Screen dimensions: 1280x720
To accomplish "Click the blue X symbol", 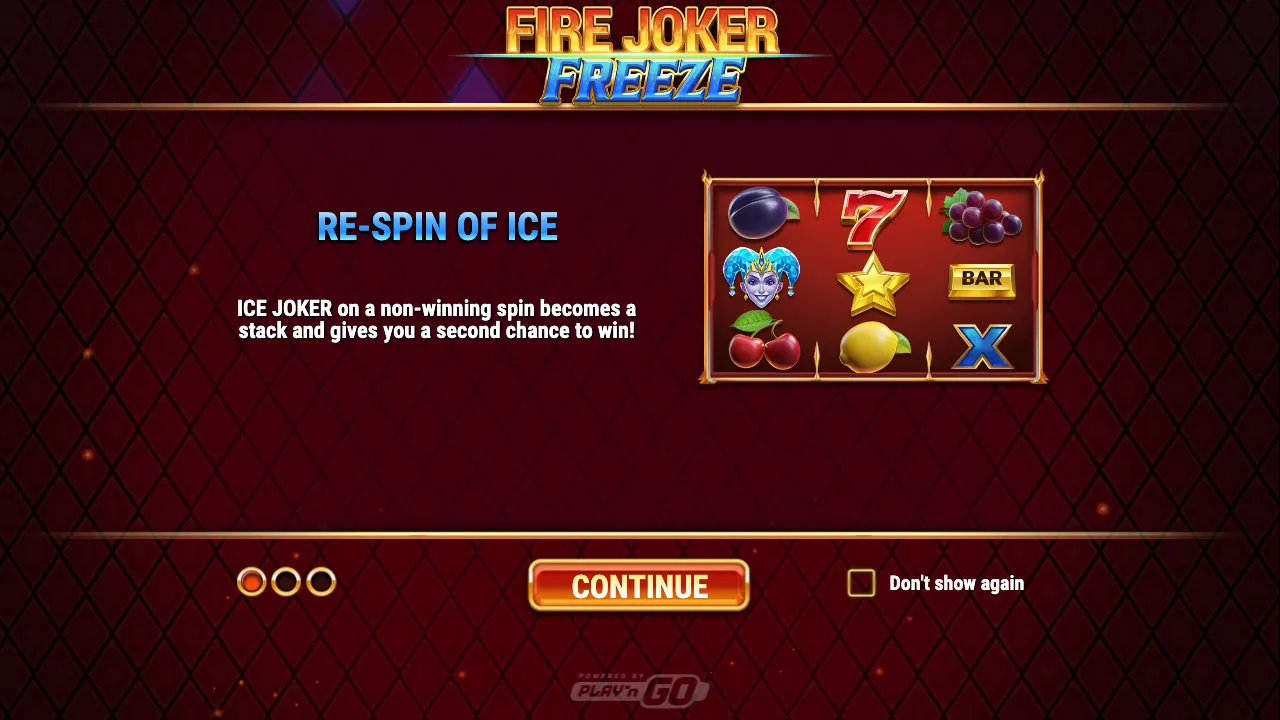I will tap(982, 345).
